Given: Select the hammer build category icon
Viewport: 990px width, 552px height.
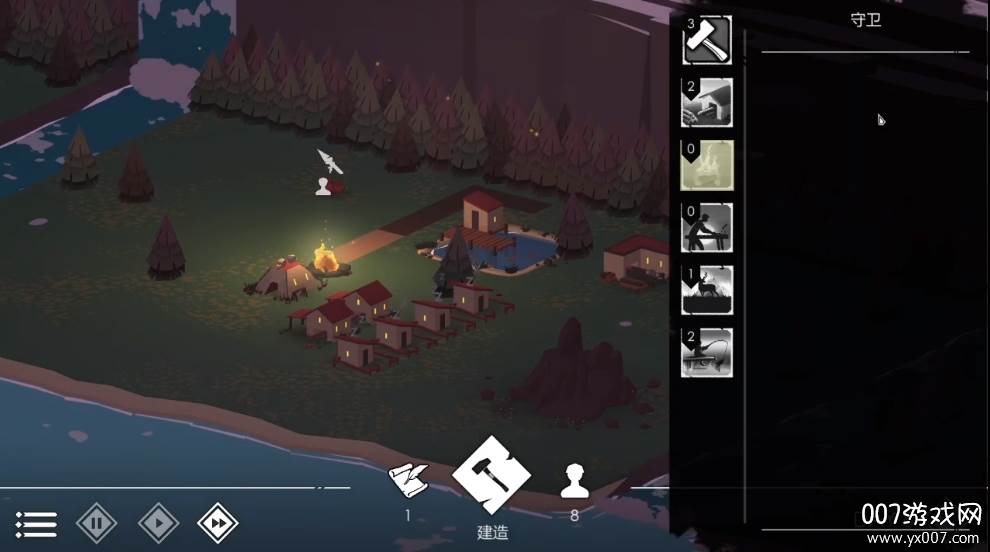Looking at the screenshot, I should click(x=707, y=41).
